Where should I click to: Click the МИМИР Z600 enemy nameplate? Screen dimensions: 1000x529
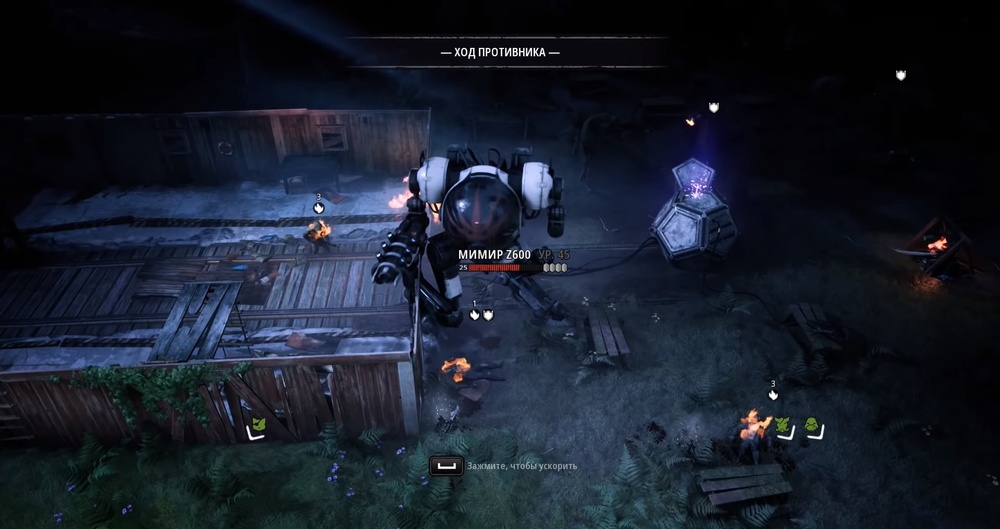click(x=495, y=255)
